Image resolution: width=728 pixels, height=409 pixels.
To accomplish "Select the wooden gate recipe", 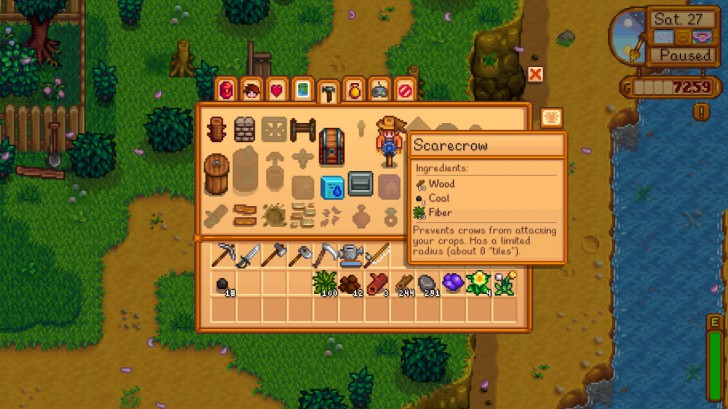I will click(x=303, y=129).
